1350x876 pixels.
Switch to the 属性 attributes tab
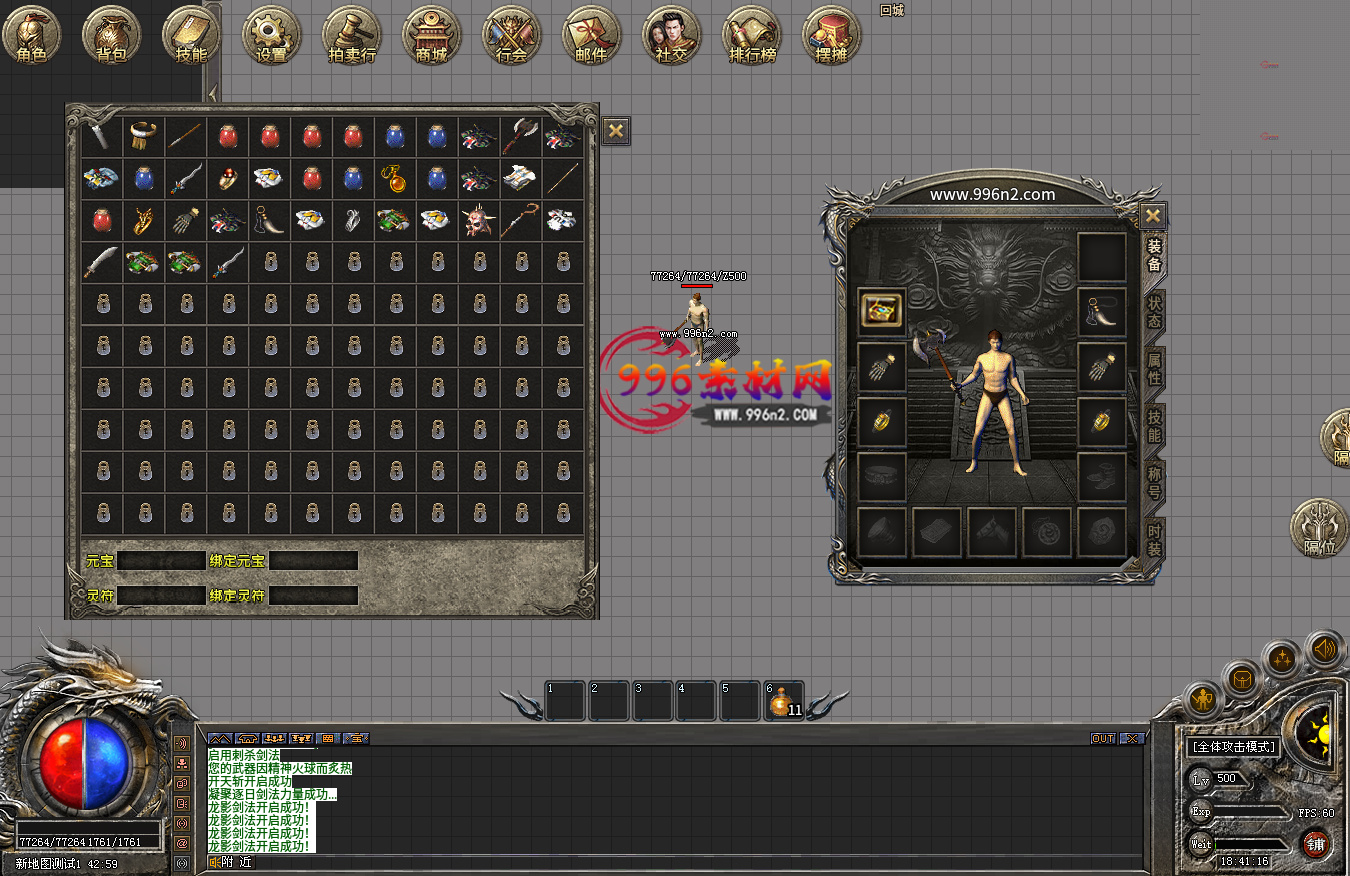[x=1154, y=370]
